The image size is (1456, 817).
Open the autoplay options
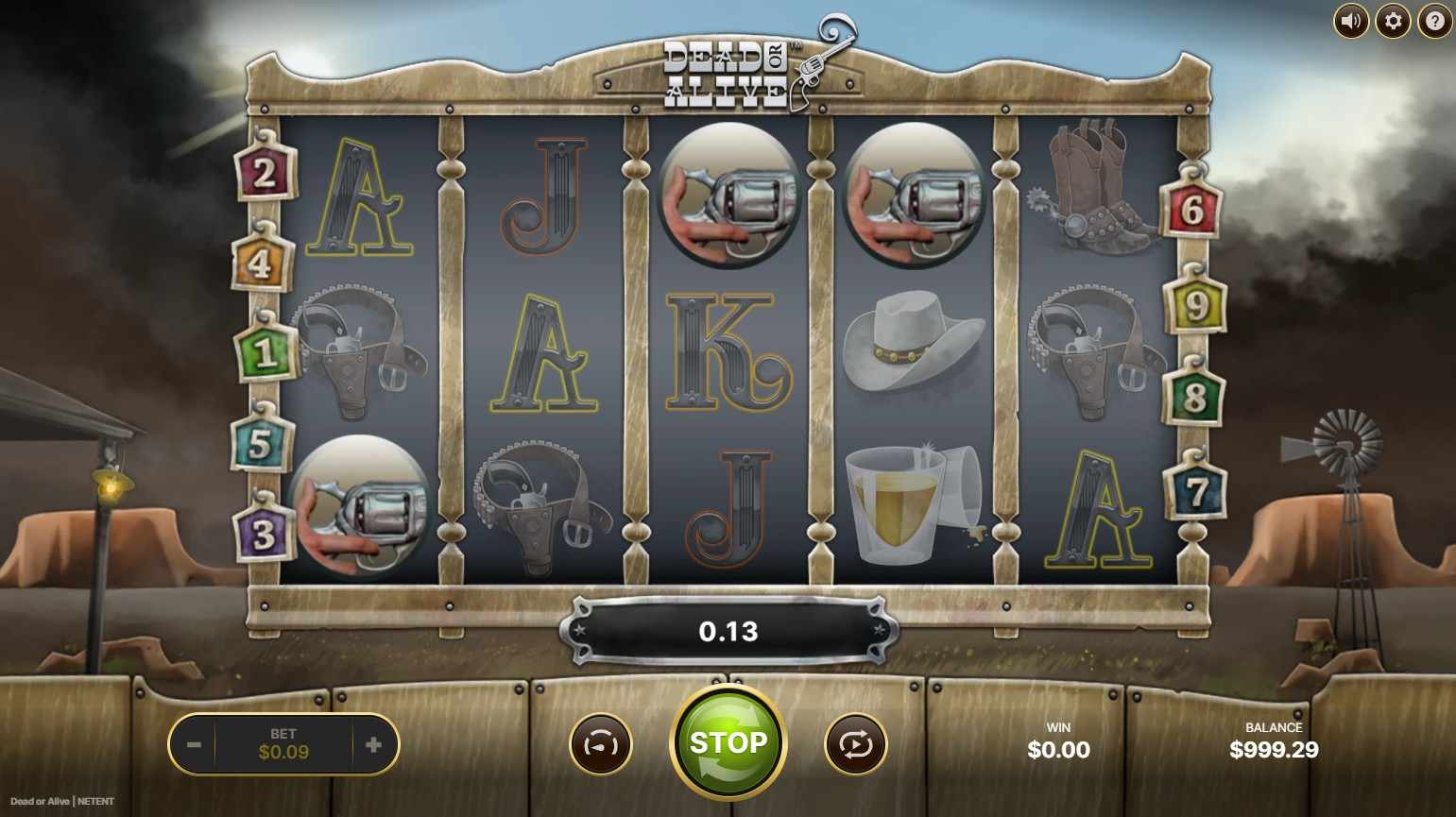(855, 744)
